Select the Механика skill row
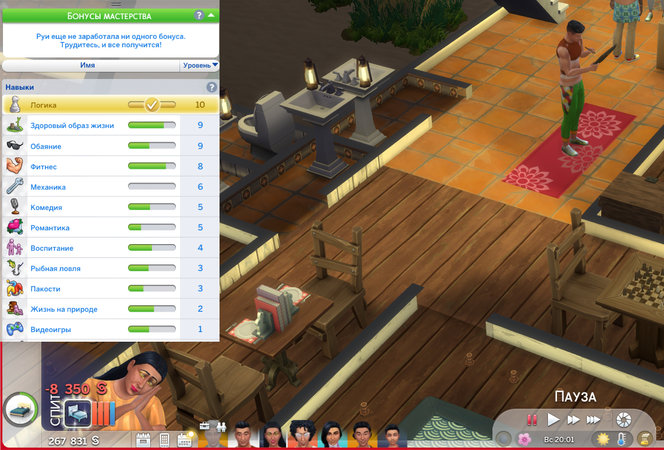The width and height of the screenshot is (664, 450). pyautogui.click(x=110, y=187)
